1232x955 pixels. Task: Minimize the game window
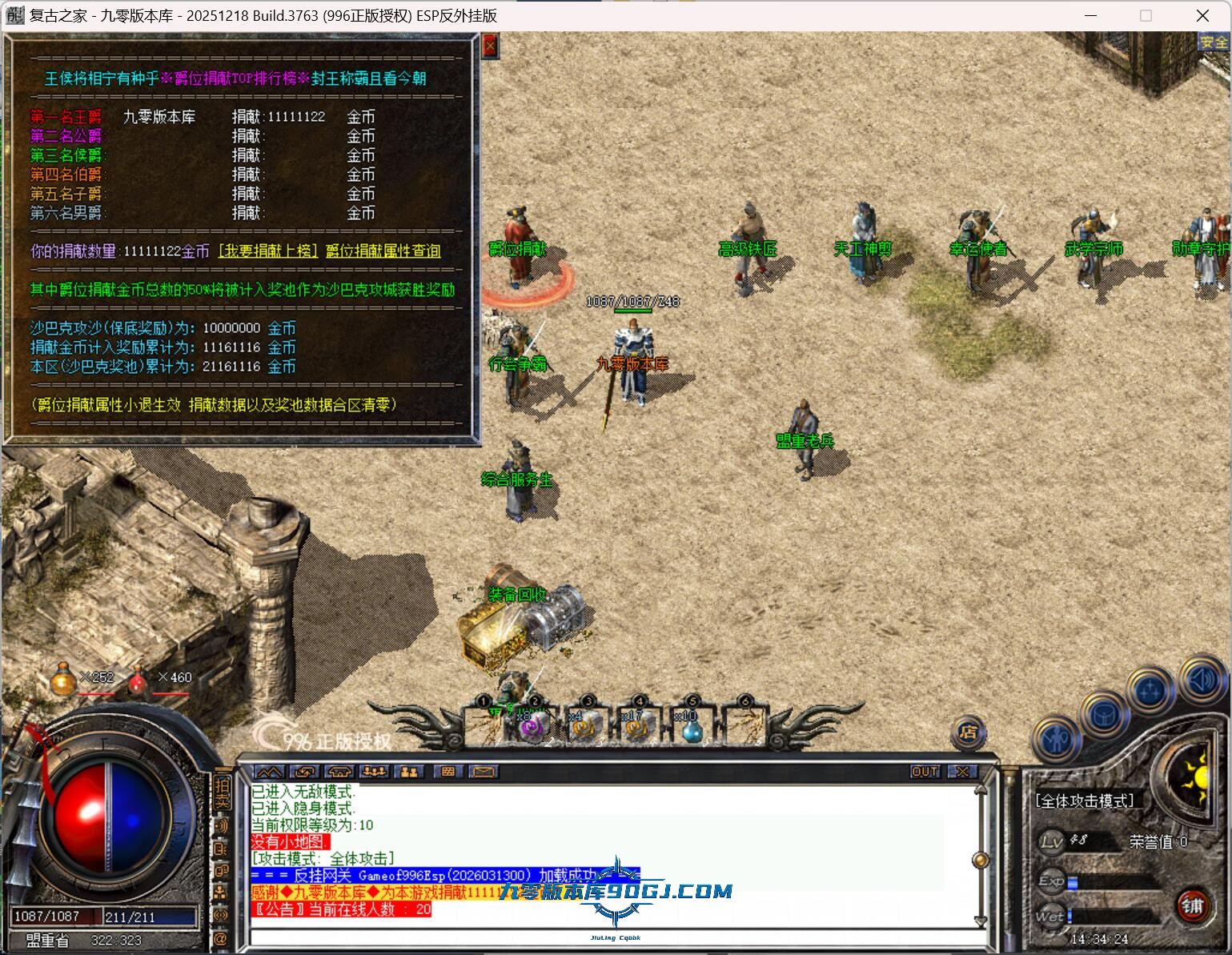coord(1090,15)
